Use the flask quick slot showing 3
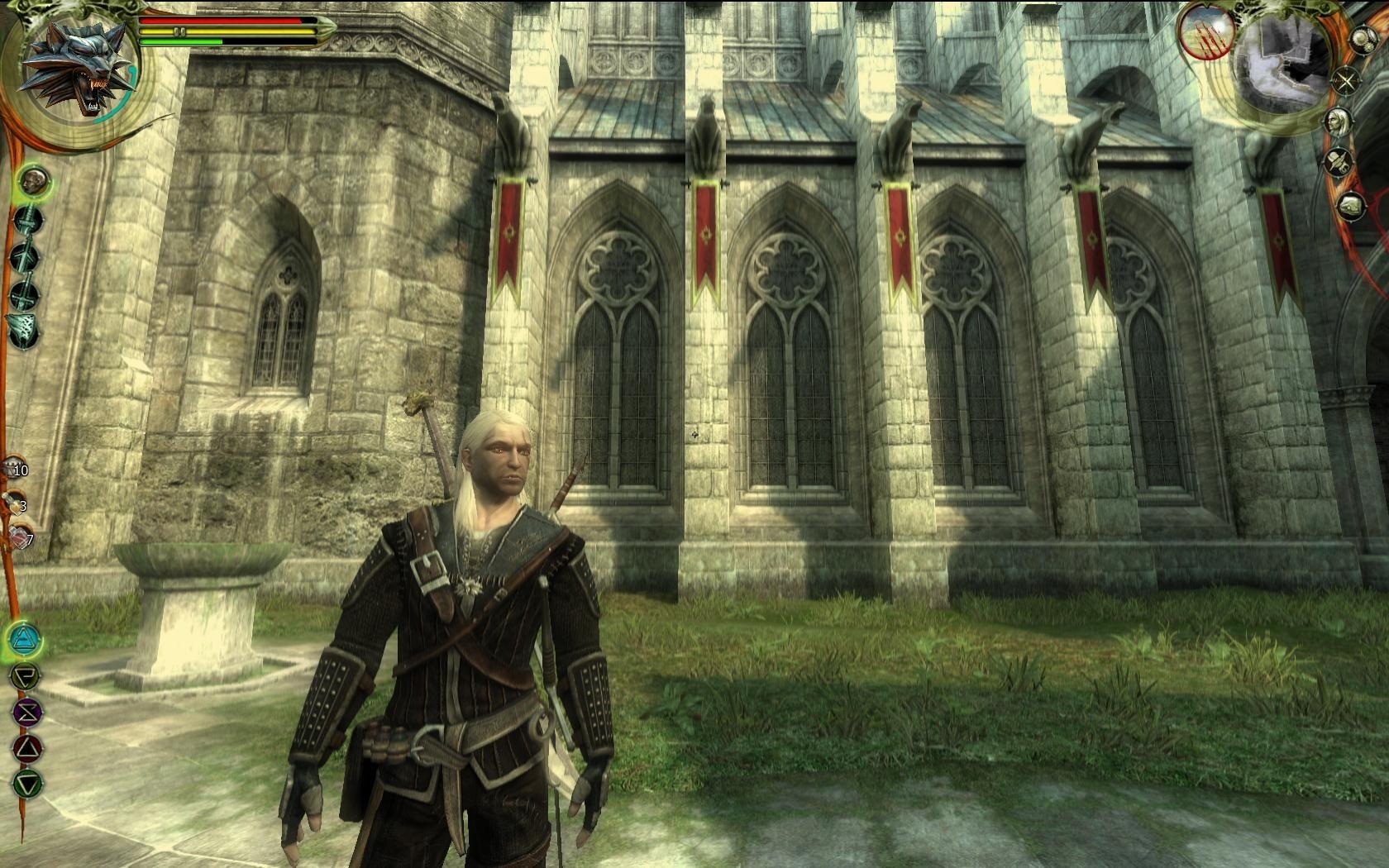Image resolution: width=1389 pixels, height=868 pixels. click(x=13, y=502)
